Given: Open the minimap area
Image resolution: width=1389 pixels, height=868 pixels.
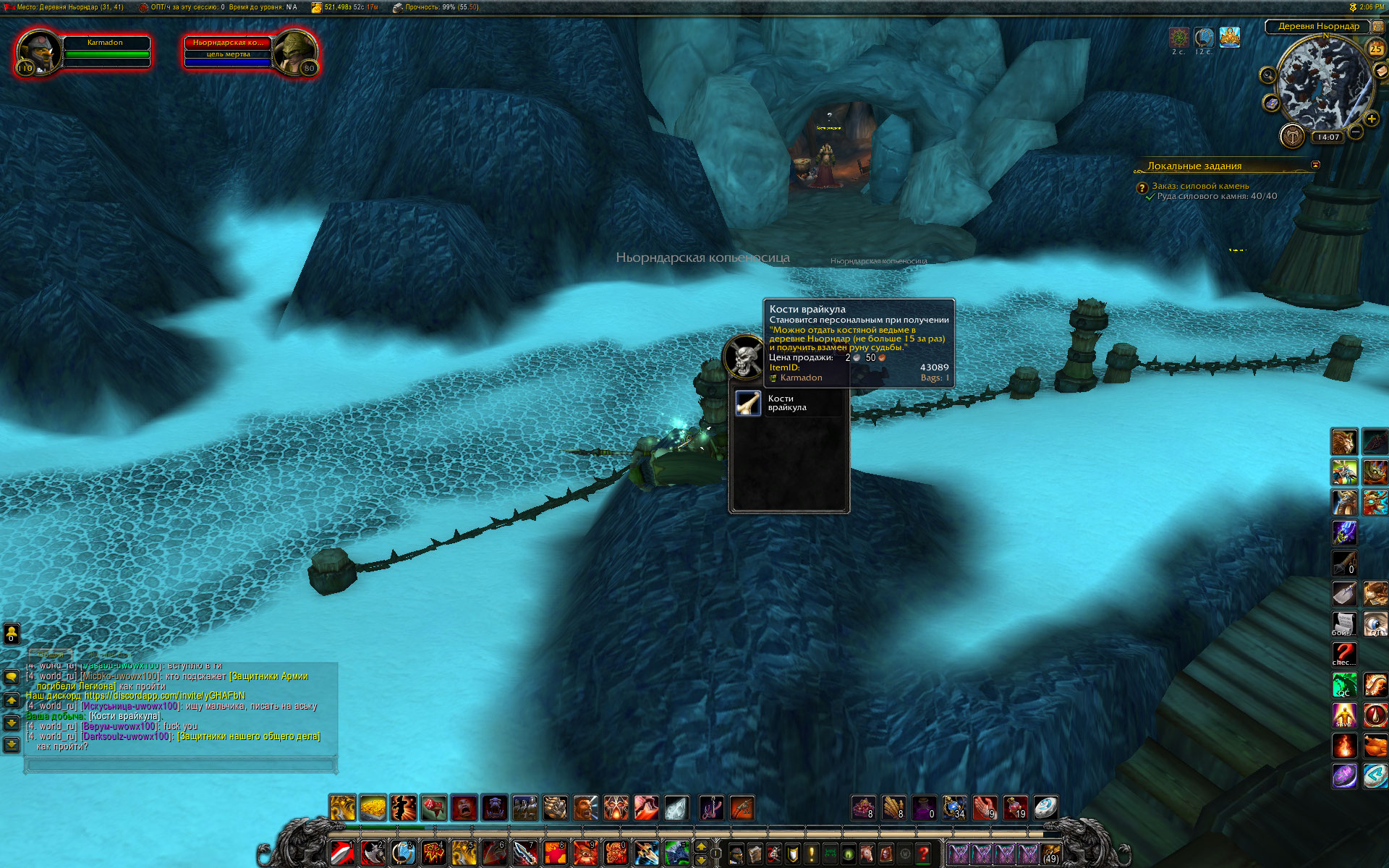Looking at the screenshot, I should pyautogui.click(x=1324, y=82).
